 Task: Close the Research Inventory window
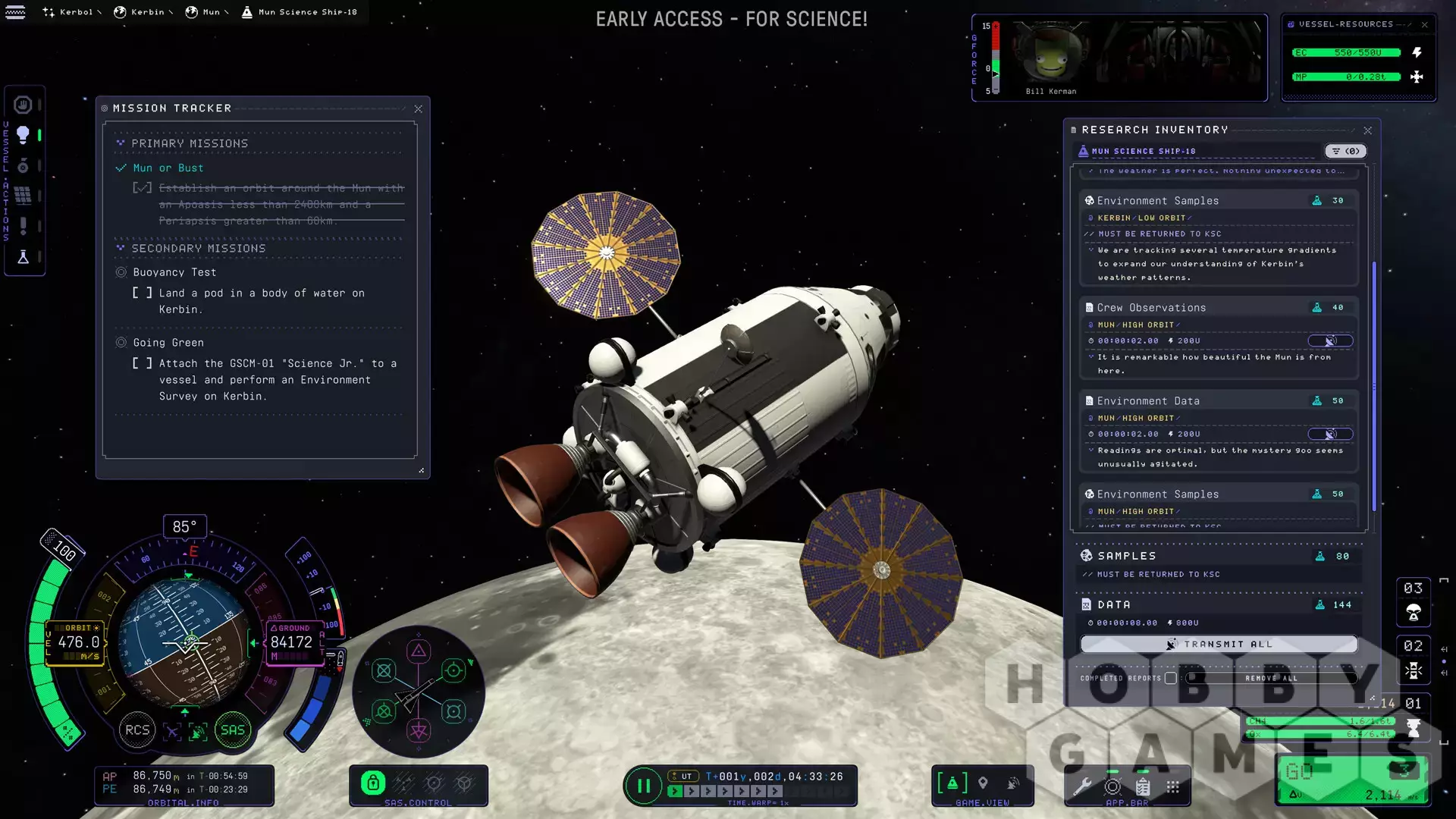[x=1367, y=130]
